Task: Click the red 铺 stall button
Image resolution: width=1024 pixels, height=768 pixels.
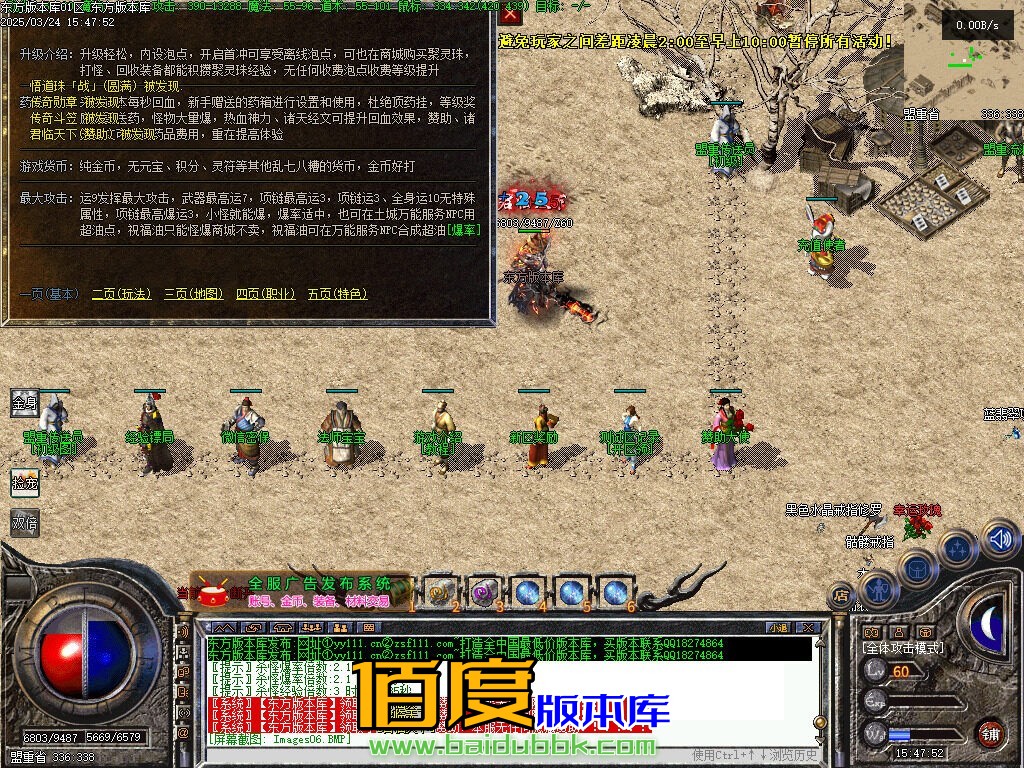Action: coord(989,733)
